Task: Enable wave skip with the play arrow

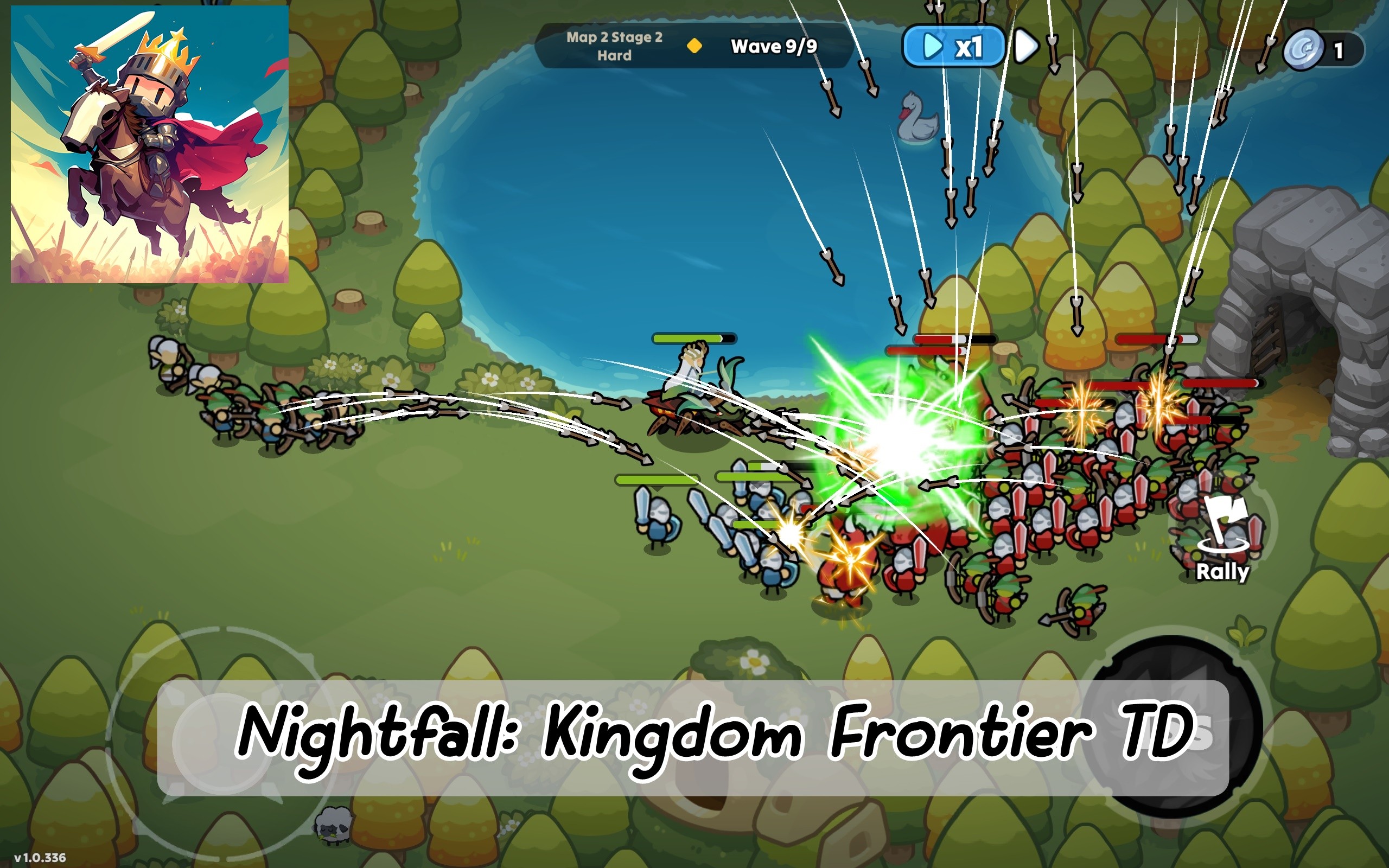Action: click(933, 47)
